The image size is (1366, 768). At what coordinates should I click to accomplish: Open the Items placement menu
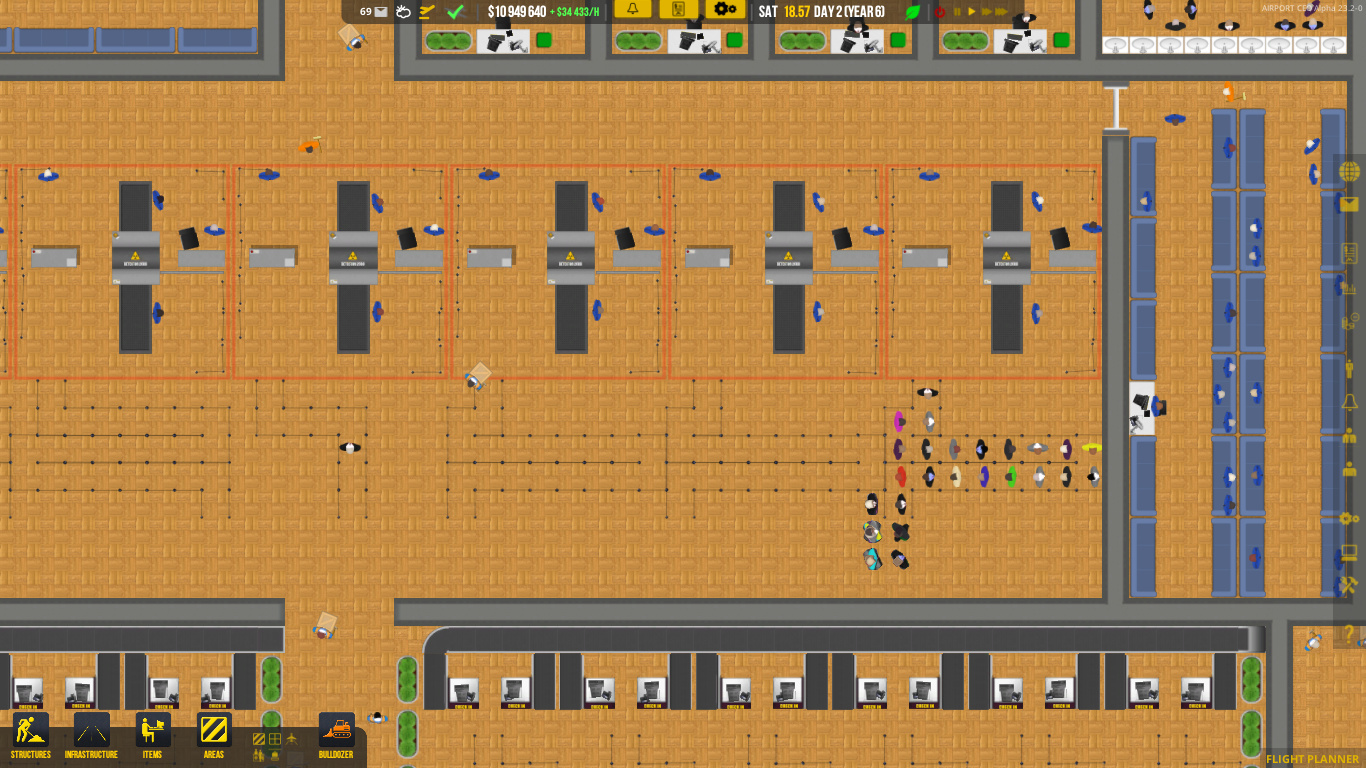(152, 735)
